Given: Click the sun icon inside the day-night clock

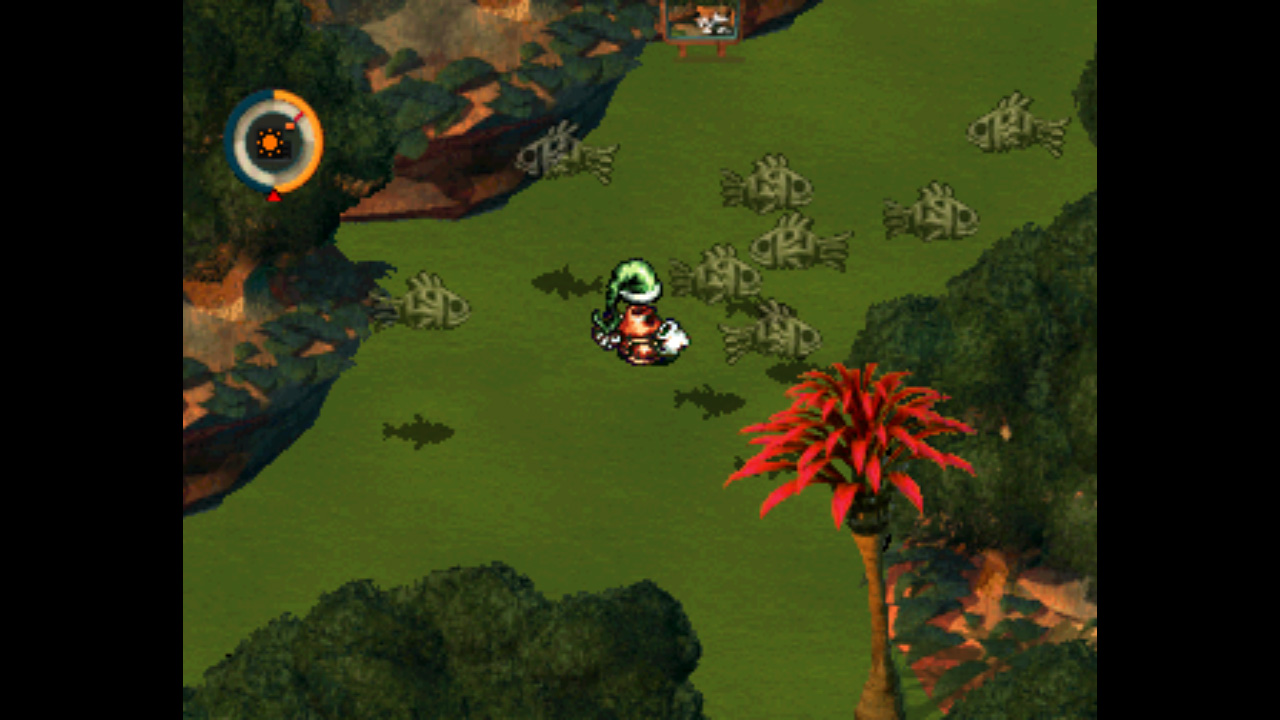Looking at the screenshot, I should 269,141.
